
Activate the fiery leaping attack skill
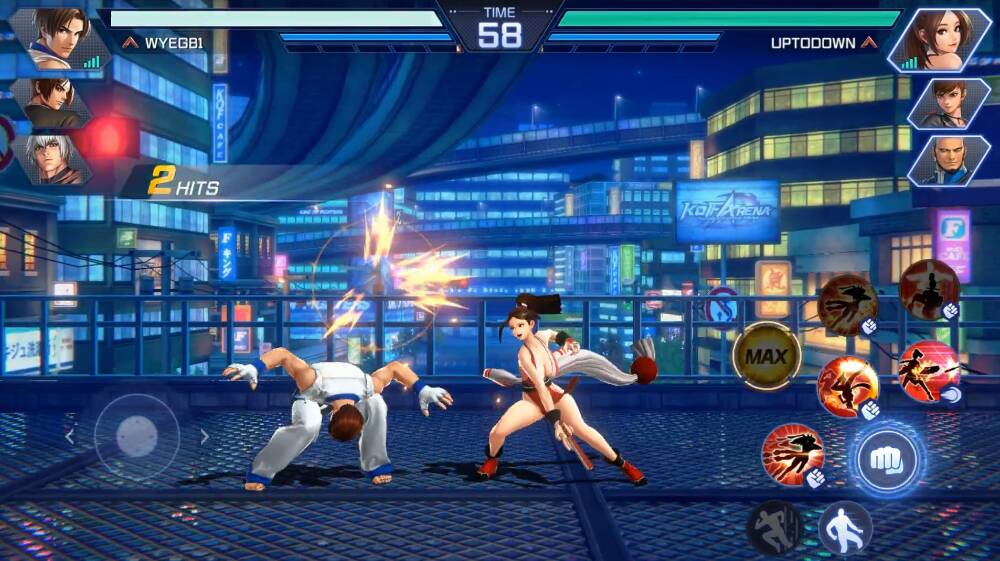[x=848, y=386]
